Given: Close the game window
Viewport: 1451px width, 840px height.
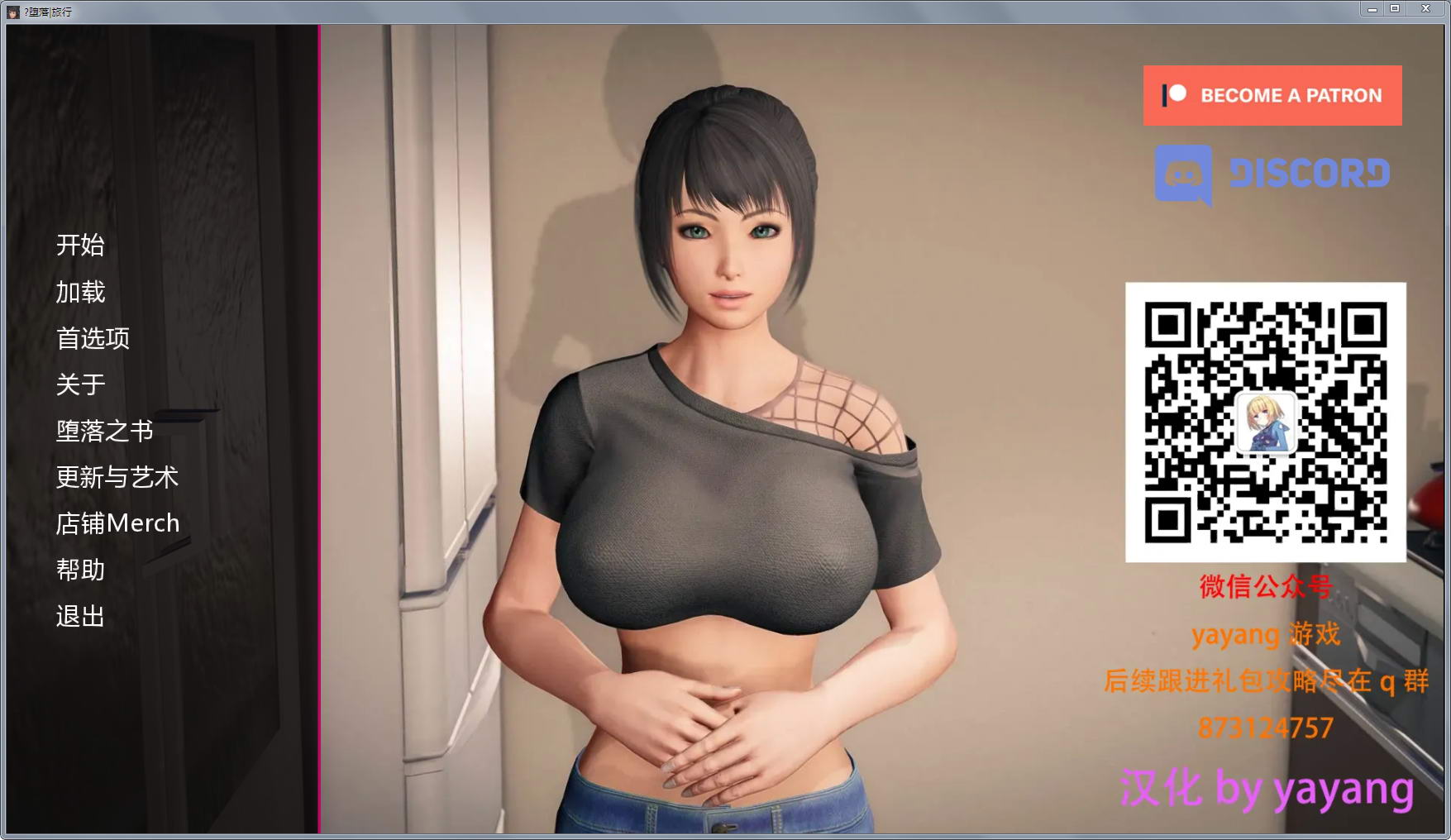Looking at the screenshot, I should [1425, 8].
